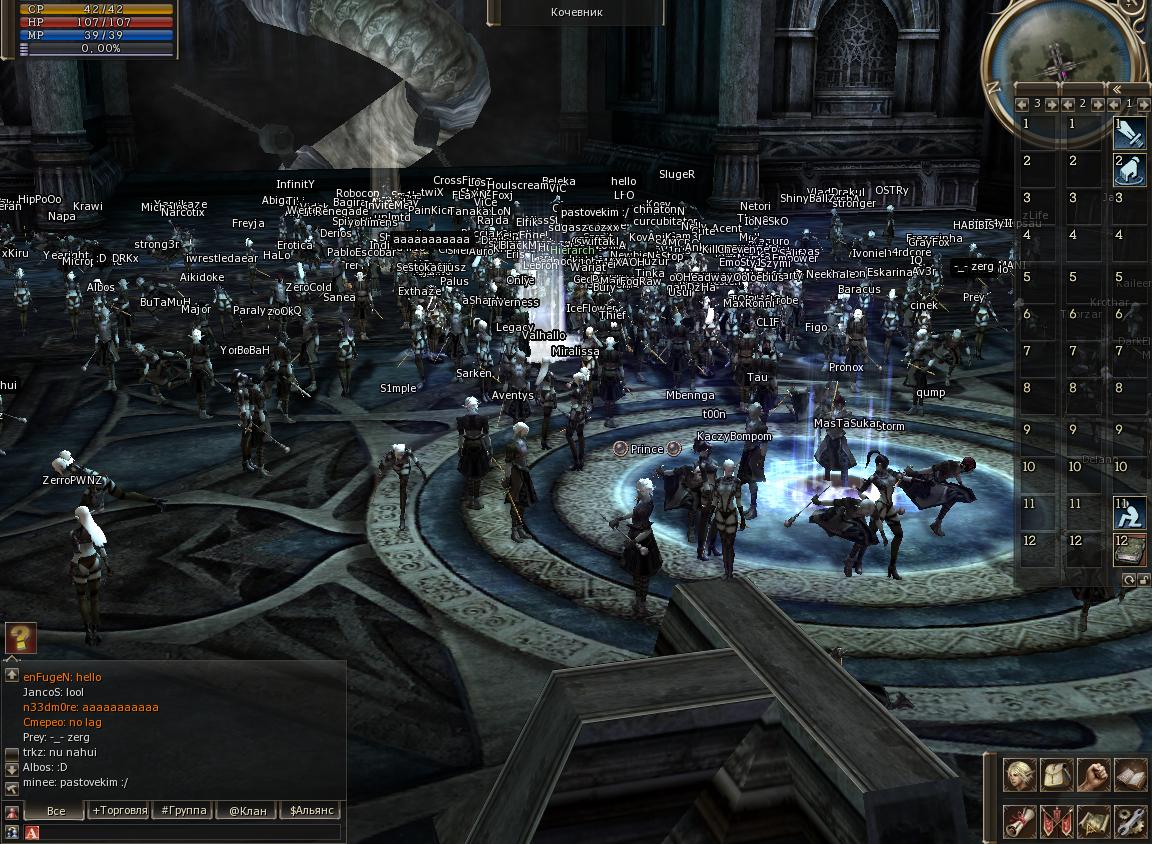Use the book item in slot 12

1130,549
